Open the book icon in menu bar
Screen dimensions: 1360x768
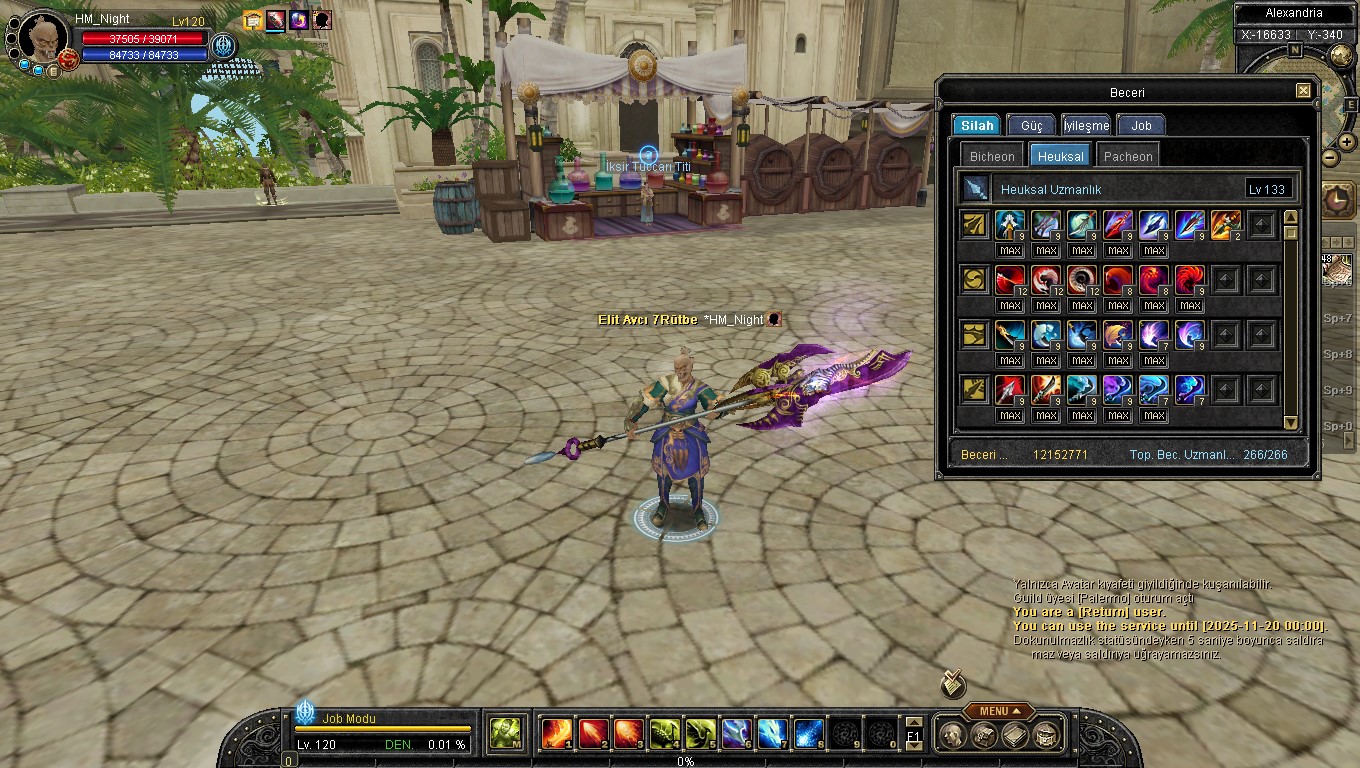coord(1015,735)
